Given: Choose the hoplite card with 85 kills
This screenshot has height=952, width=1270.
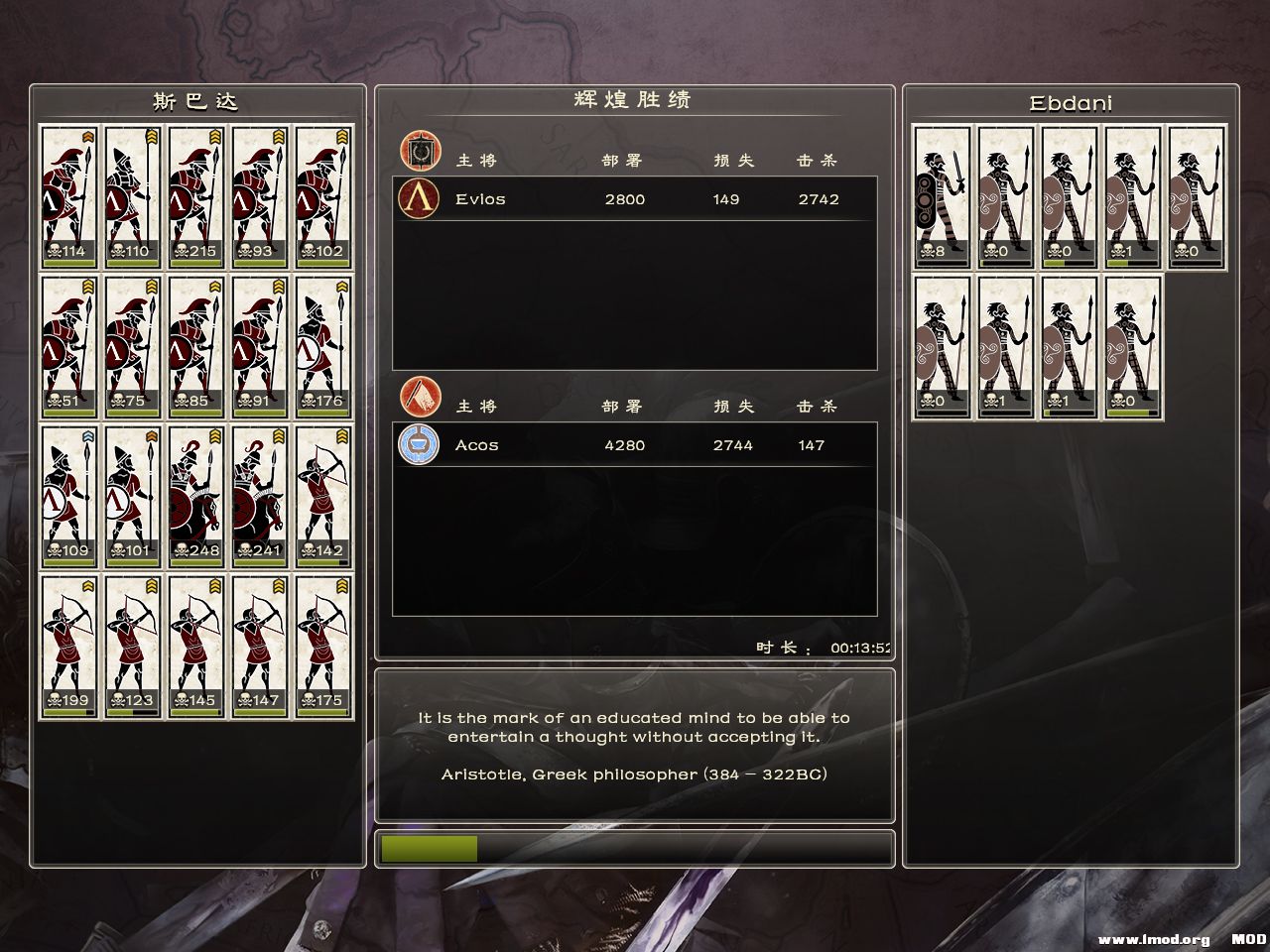Looking at the screenshot, I should click(x=196, y=347).
